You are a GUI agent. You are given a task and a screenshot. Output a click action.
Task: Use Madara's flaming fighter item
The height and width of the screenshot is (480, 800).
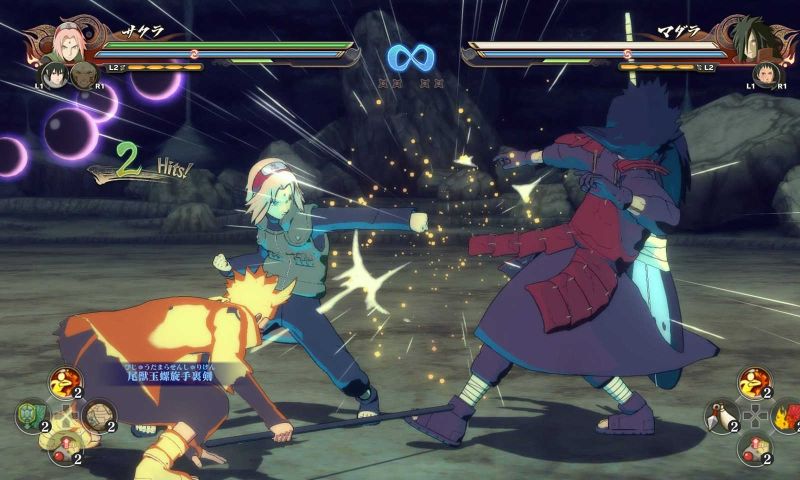pos(753,383)
